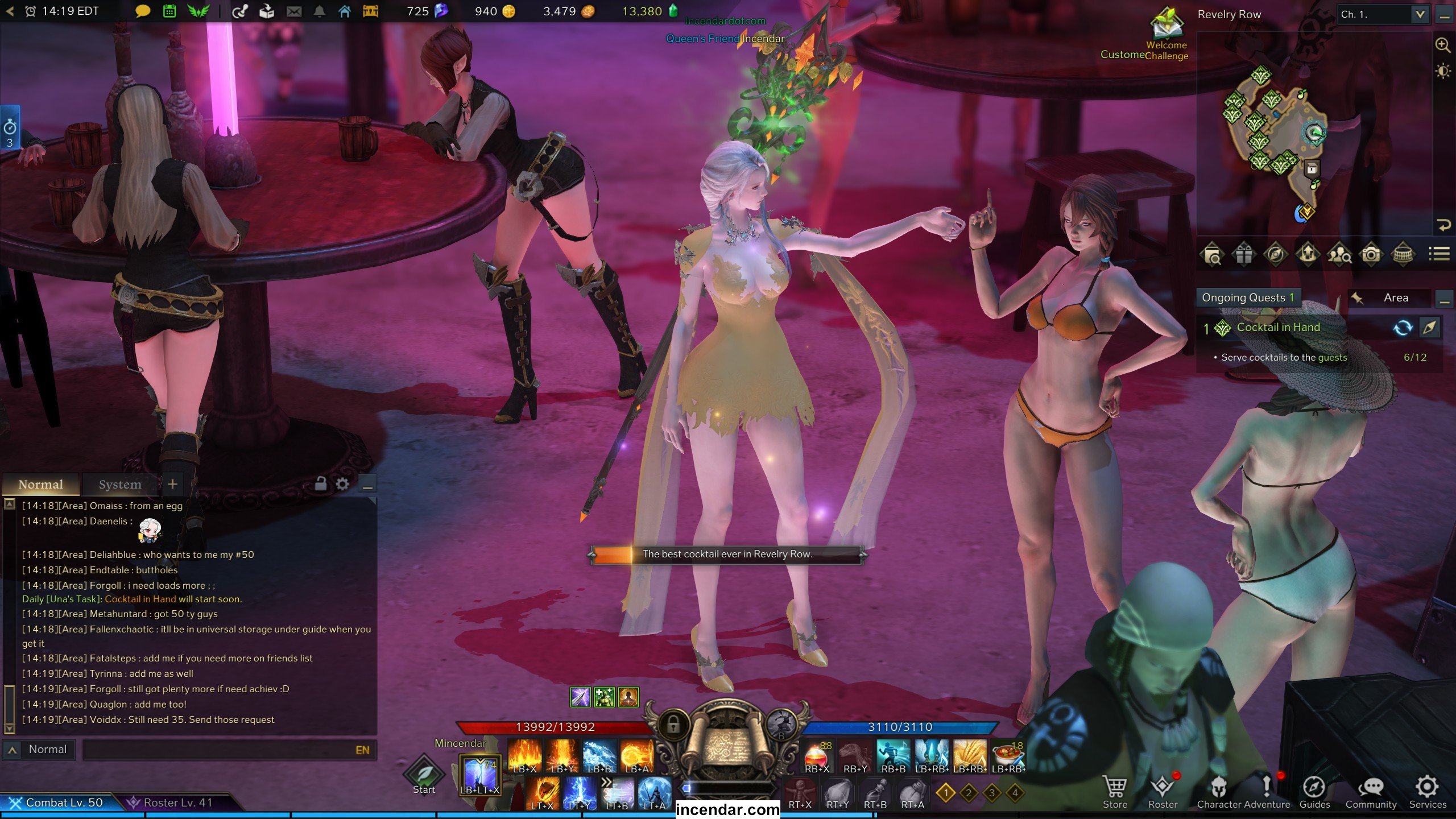Click the screenshot camera icon below minimap

click(1371, 254)
